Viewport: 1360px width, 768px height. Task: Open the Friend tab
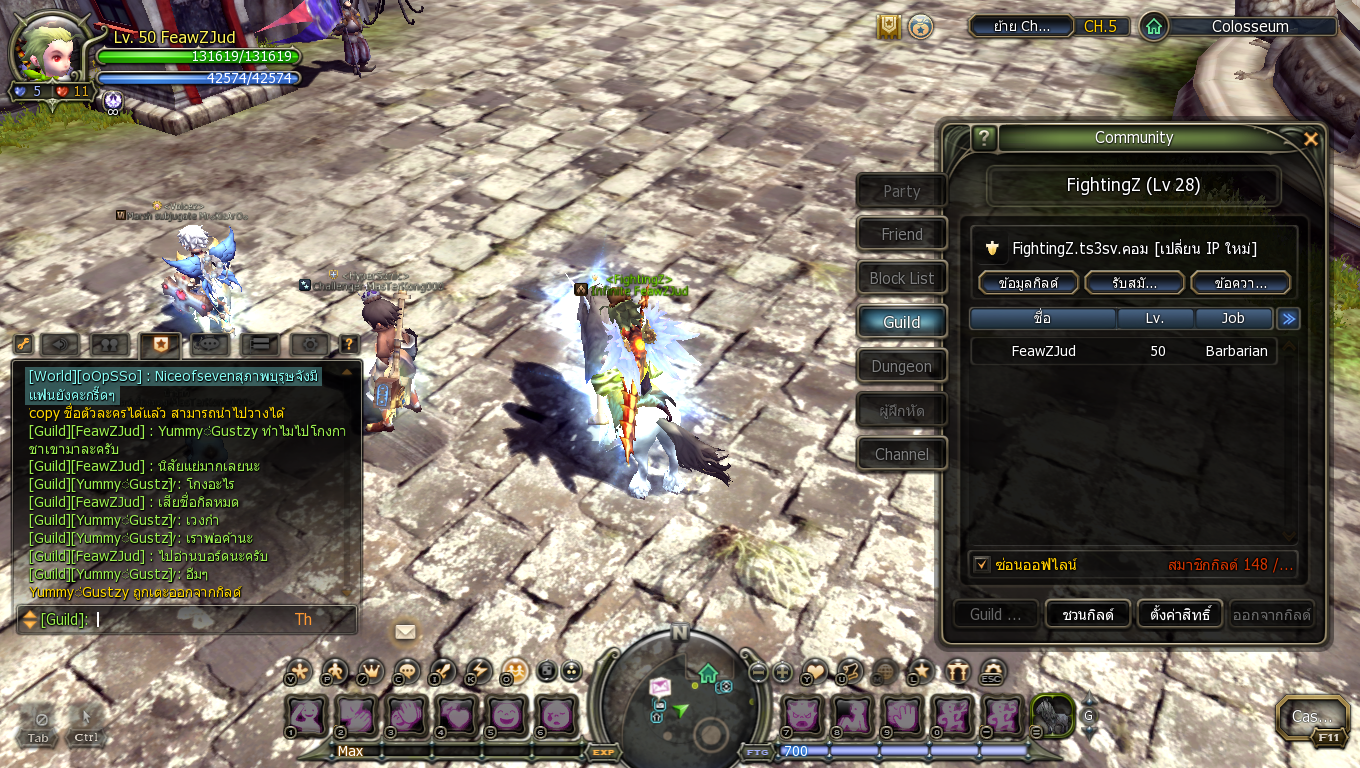coord(901,234)
